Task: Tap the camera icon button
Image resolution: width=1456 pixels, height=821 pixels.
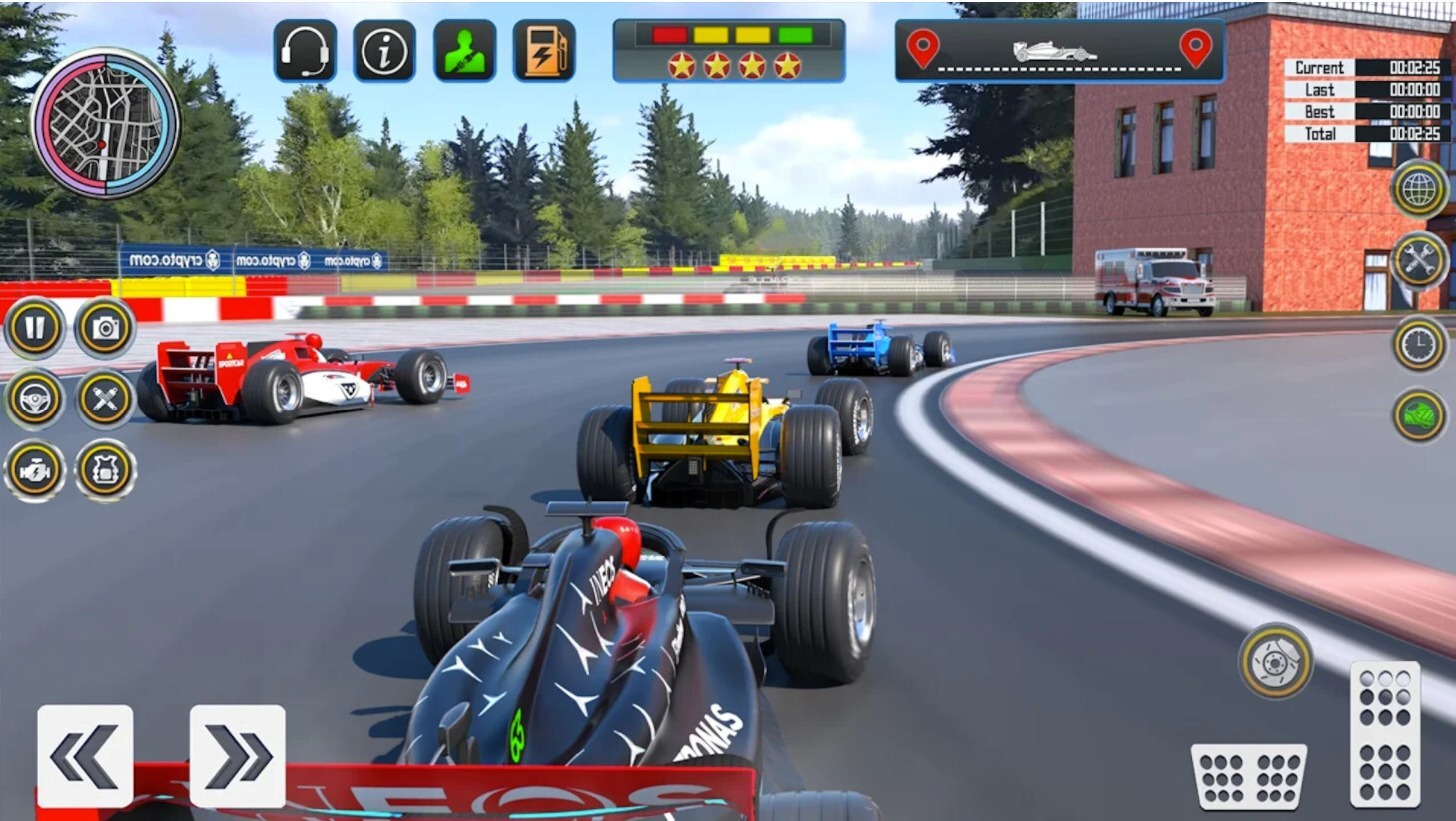Action: pos(105,328)
